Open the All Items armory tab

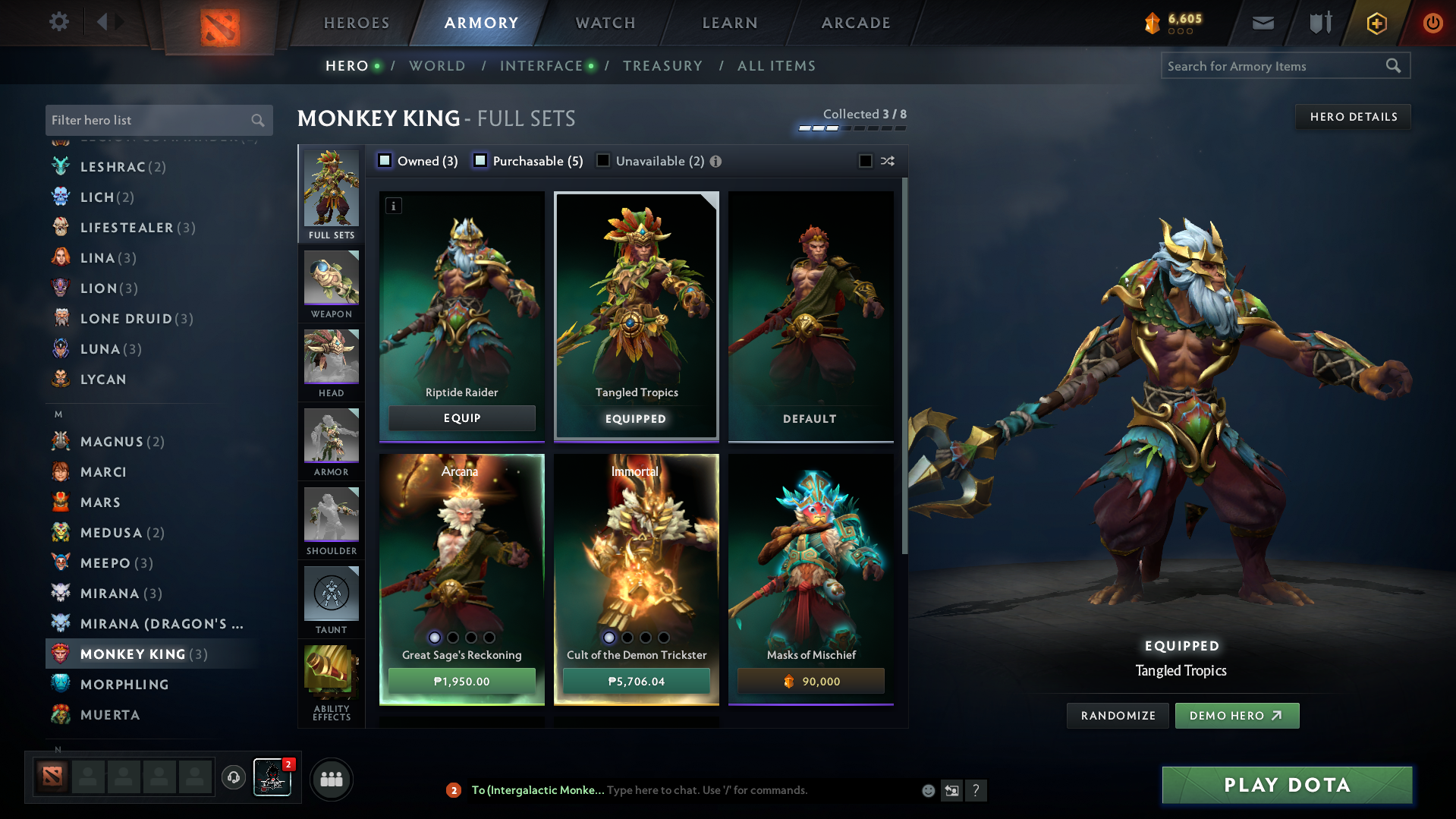pos(776,66)
